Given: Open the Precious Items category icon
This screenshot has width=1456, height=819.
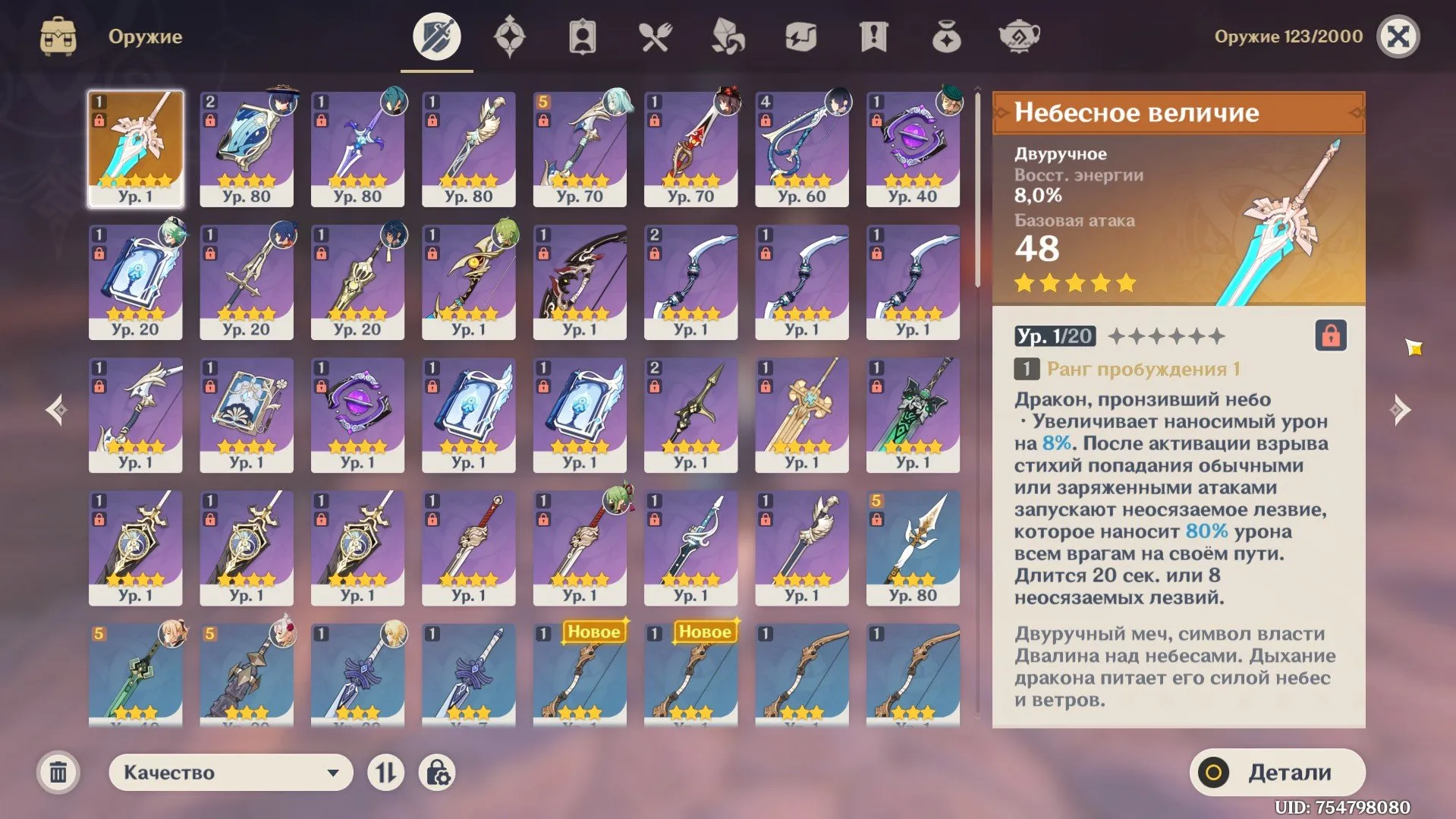Looking at the screenshot, I should point(947,35).
